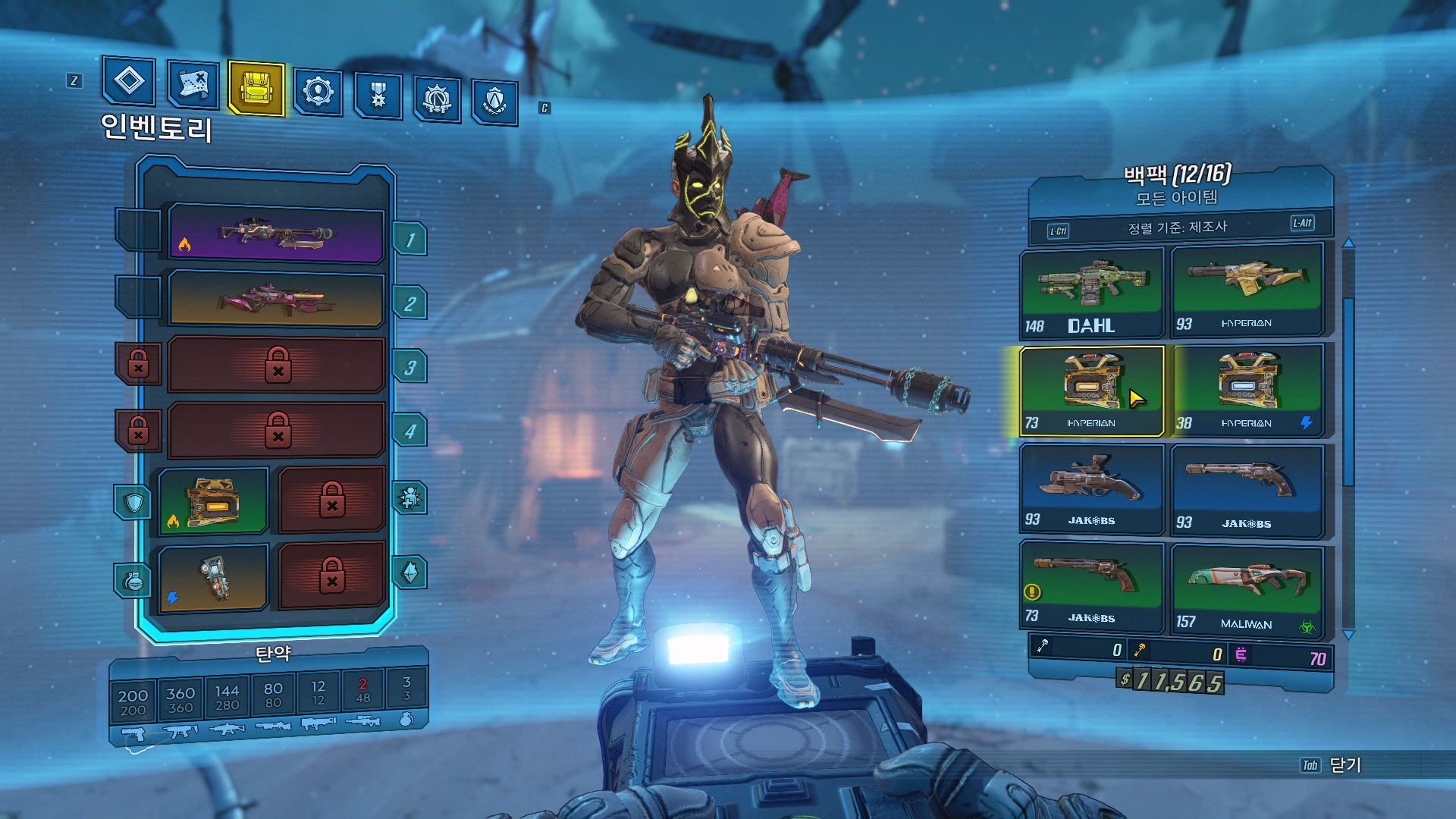Click the locked weapon slot 3

click(276, 365)
